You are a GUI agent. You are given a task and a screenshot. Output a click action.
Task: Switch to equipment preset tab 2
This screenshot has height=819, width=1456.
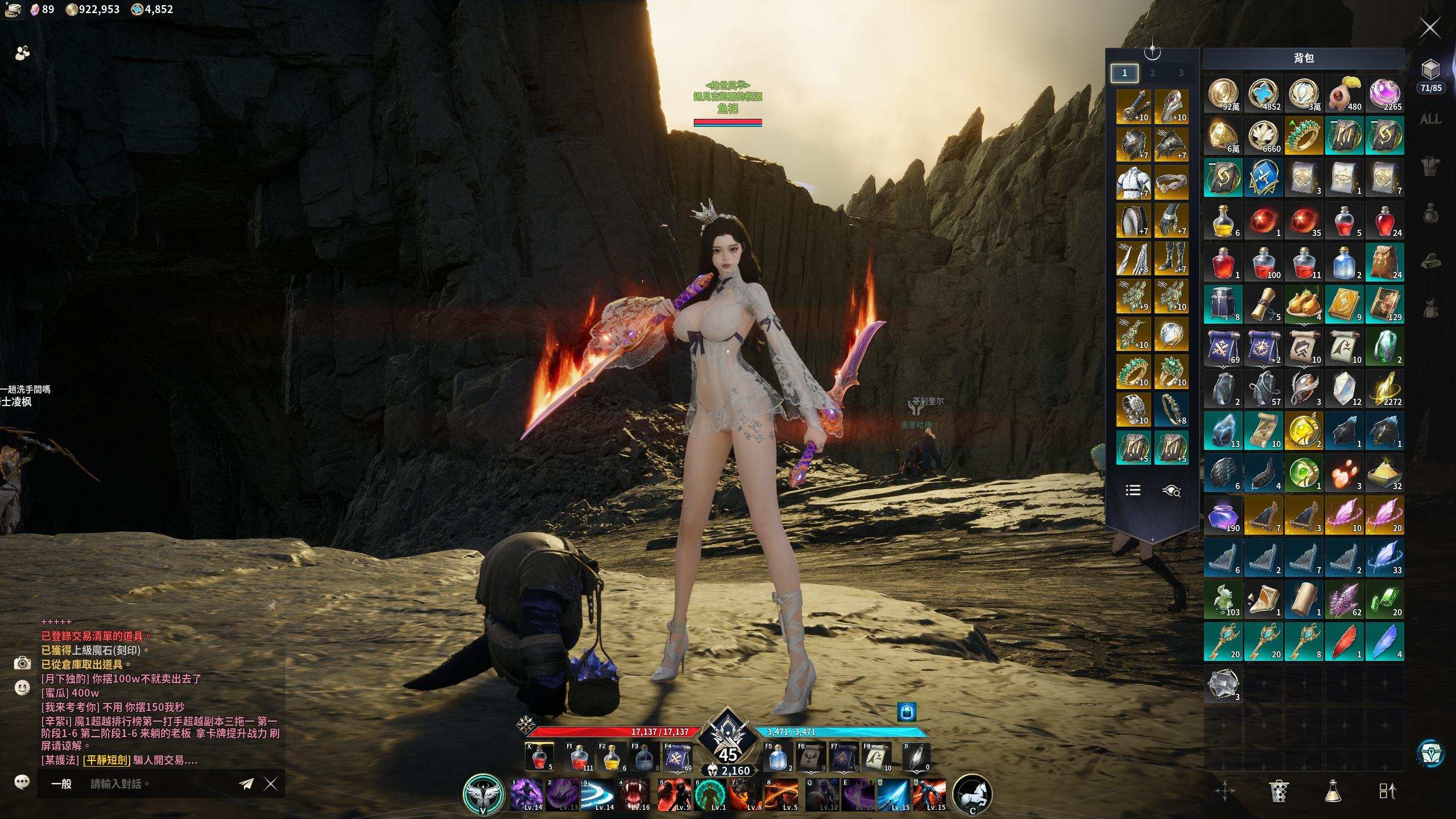point(1152,73)
